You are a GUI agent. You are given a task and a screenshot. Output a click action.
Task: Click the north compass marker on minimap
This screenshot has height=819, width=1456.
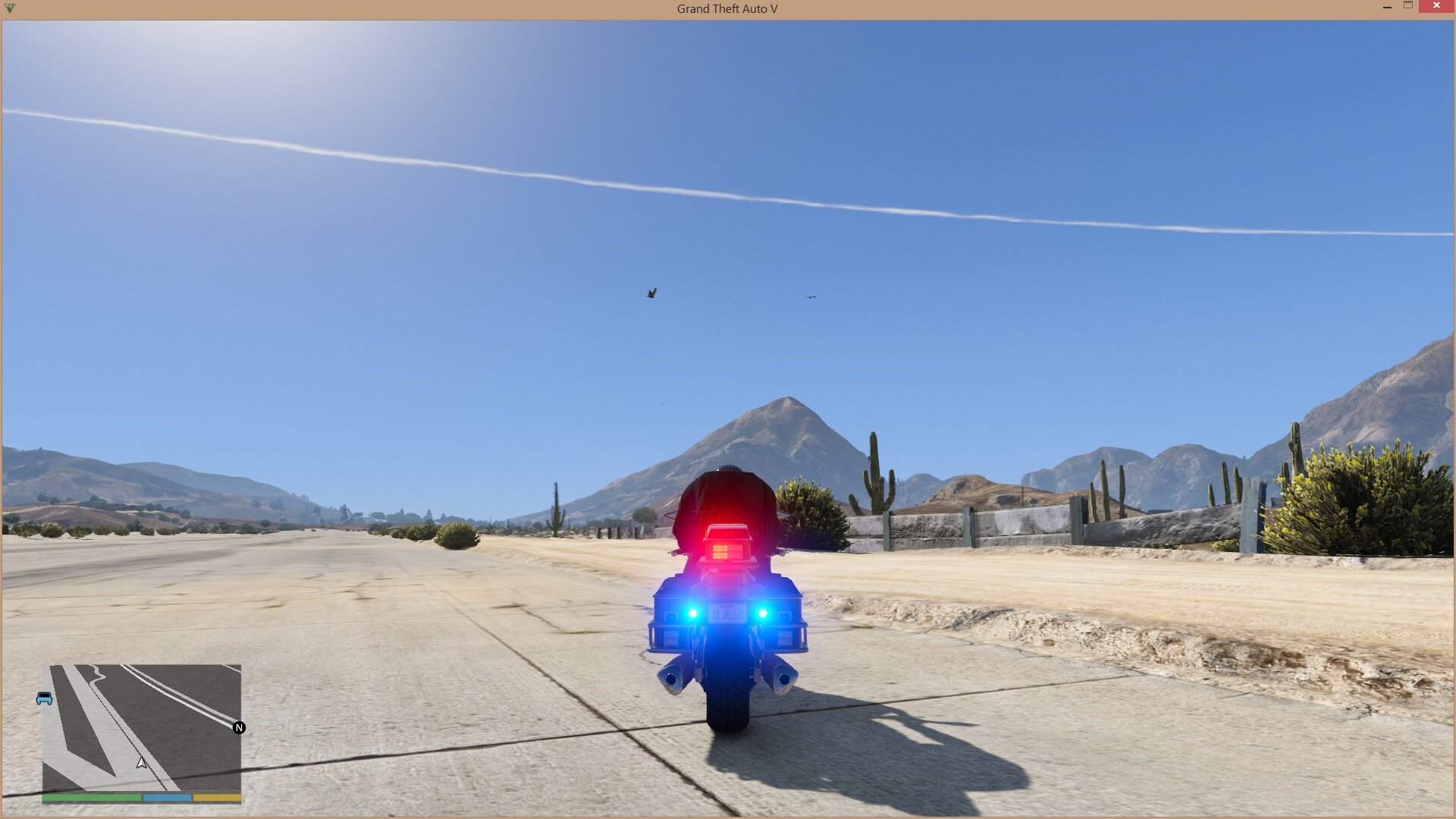(239, 728)
